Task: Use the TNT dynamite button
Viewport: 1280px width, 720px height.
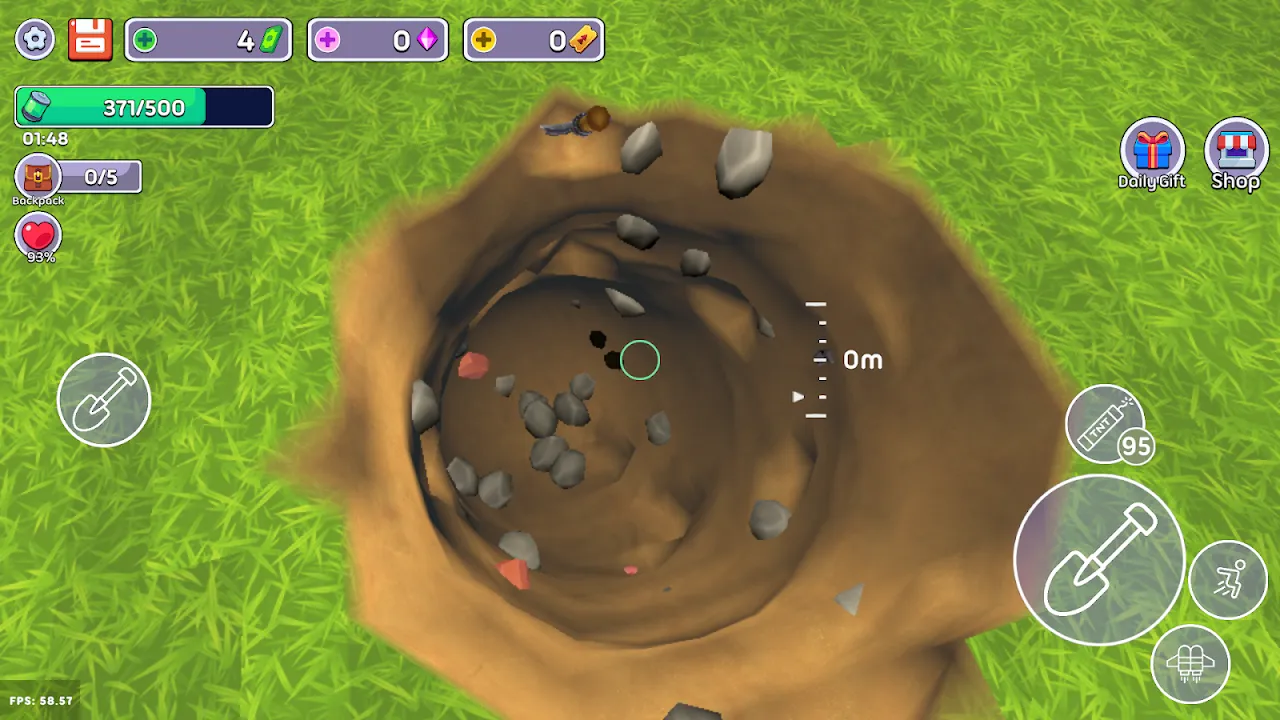Action: tap(1106, 423)
